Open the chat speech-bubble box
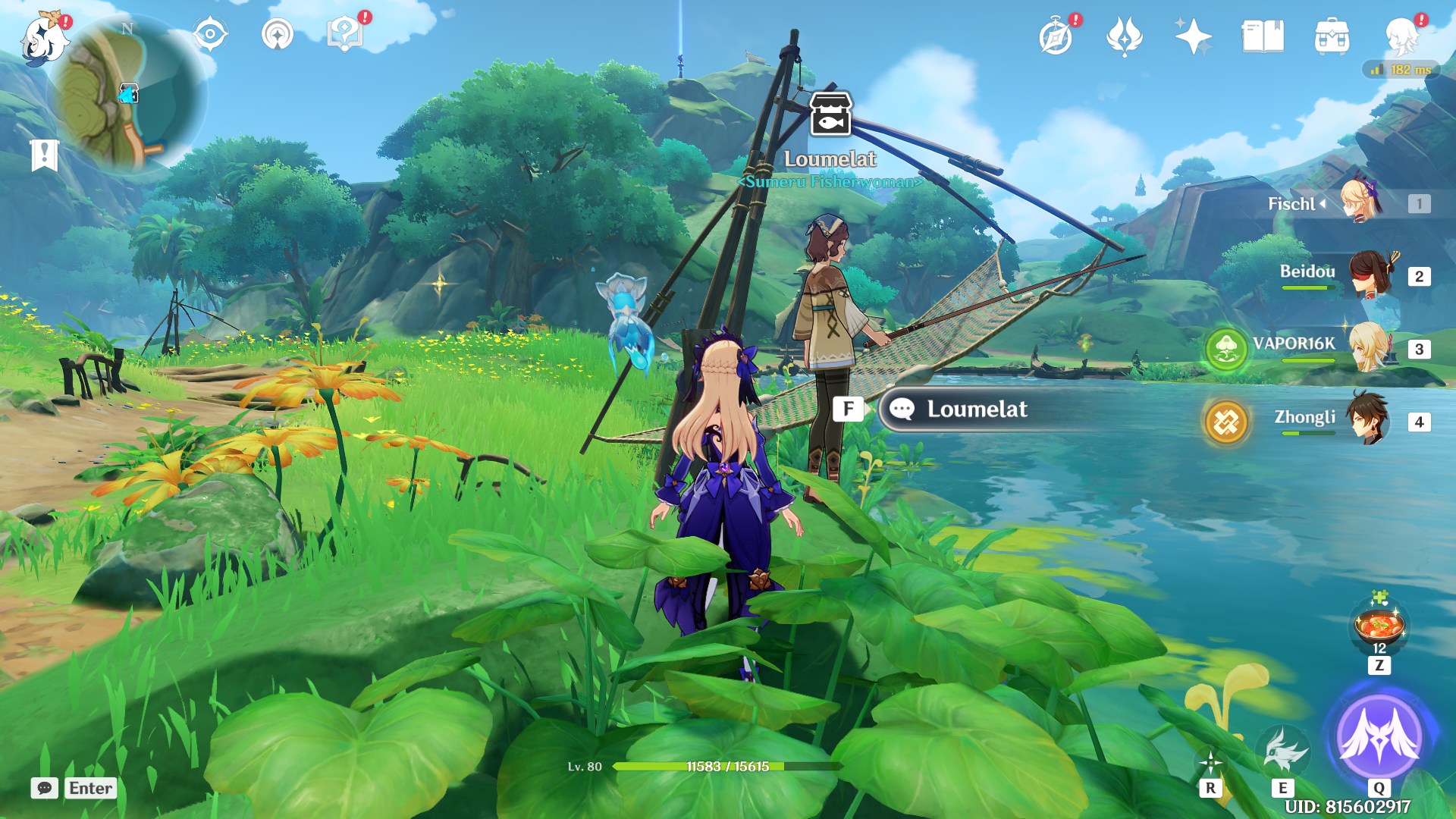The image size is (1456, 819). [x=45, y=788]
